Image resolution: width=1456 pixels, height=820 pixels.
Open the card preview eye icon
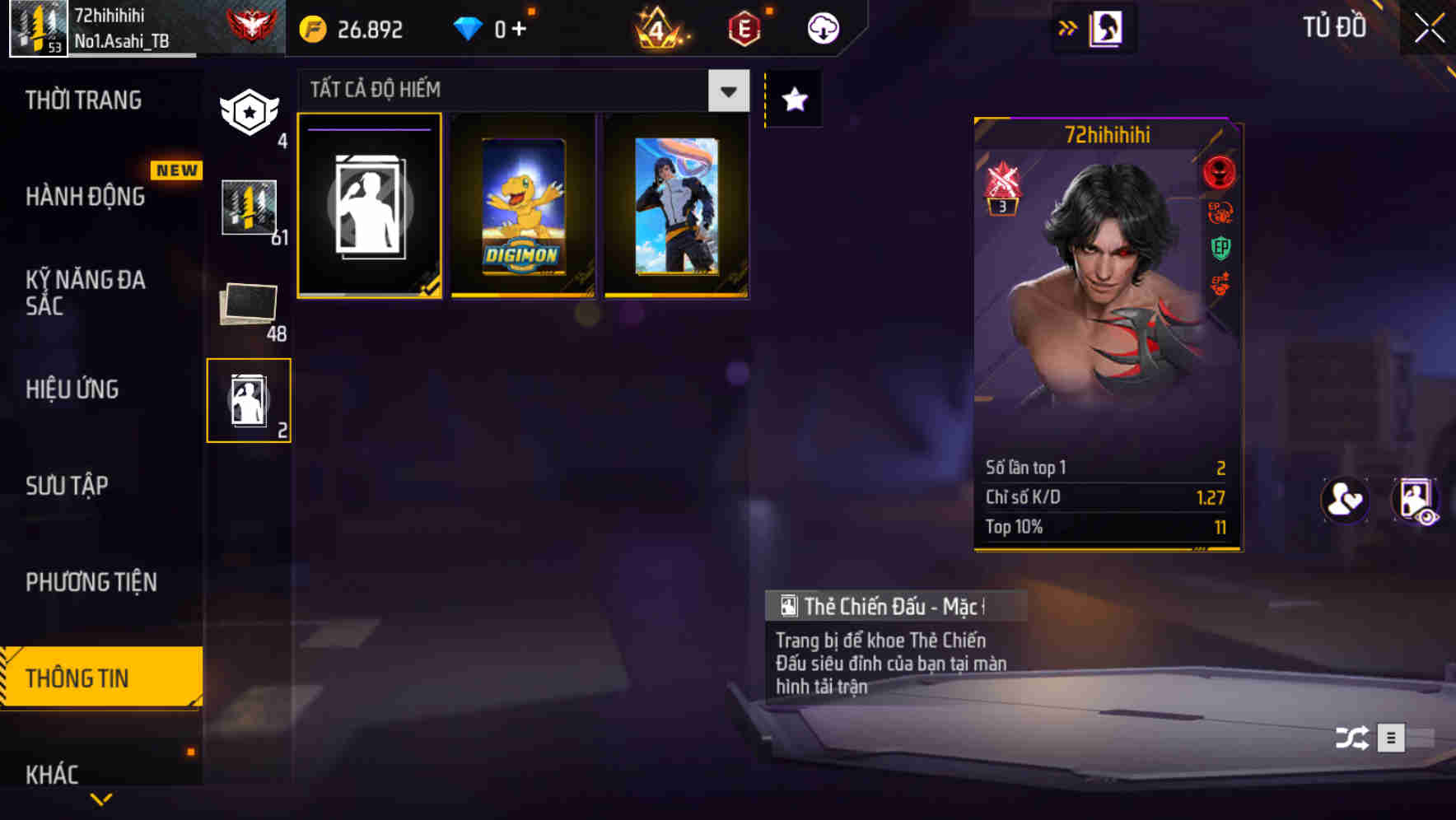coord(1415,501)
